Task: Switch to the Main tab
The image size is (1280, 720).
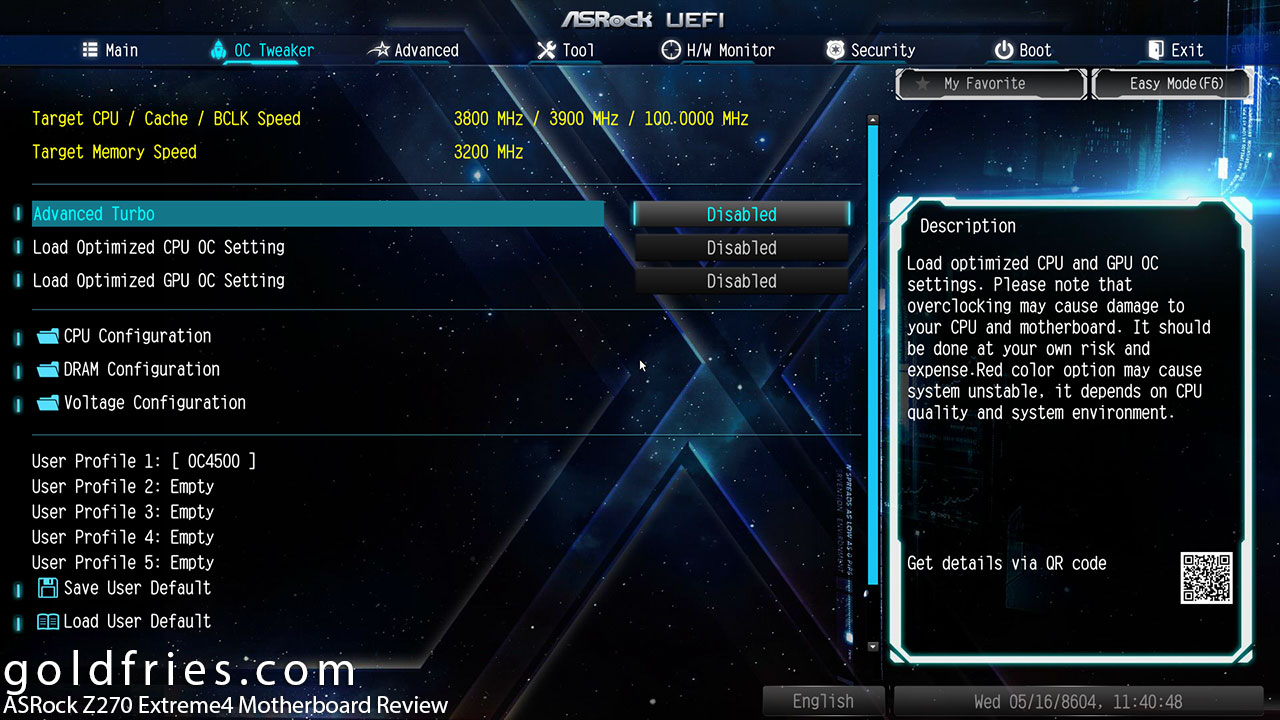Action: tap(110, 50)
